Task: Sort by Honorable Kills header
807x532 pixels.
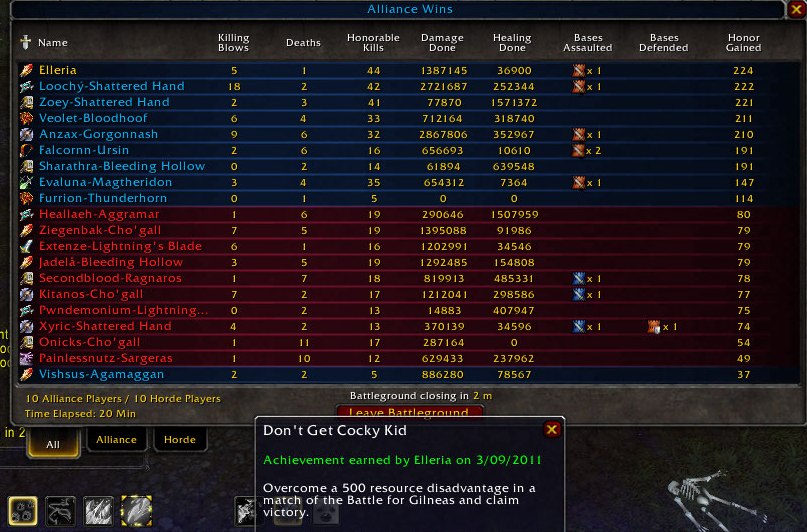Action: point(379,43)
